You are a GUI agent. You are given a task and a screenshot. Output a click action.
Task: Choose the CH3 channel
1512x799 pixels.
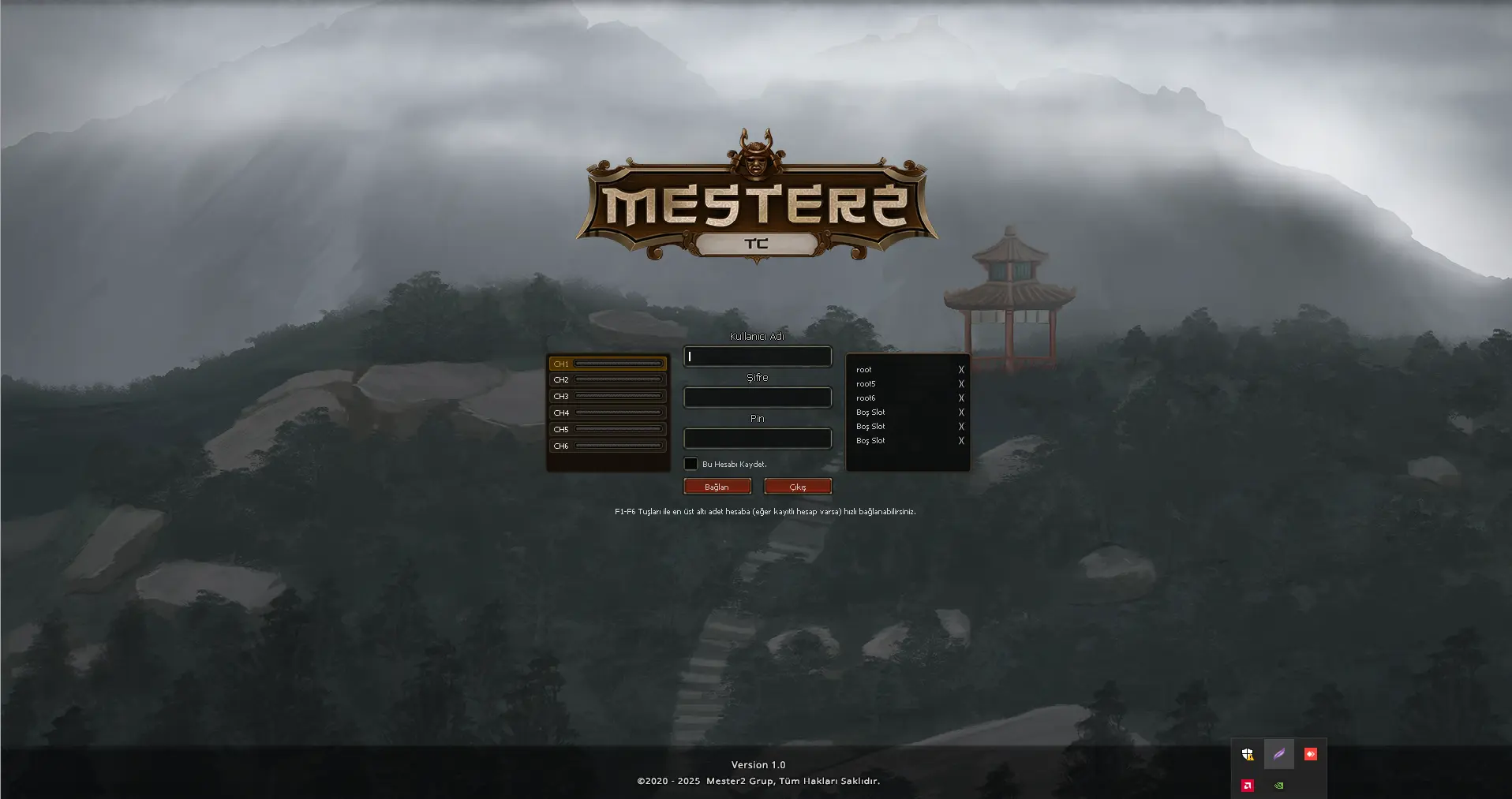(608, 397)
